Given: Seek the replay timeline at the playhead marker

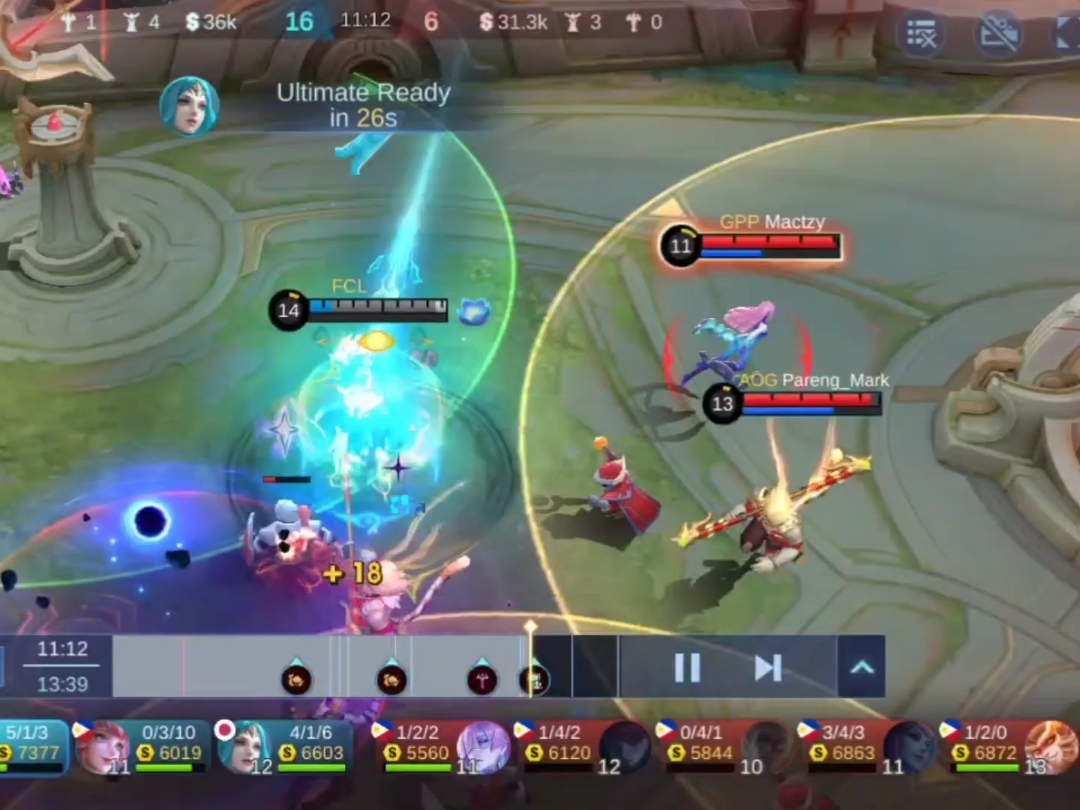Looking at the screenshot, I should point(531,660).
